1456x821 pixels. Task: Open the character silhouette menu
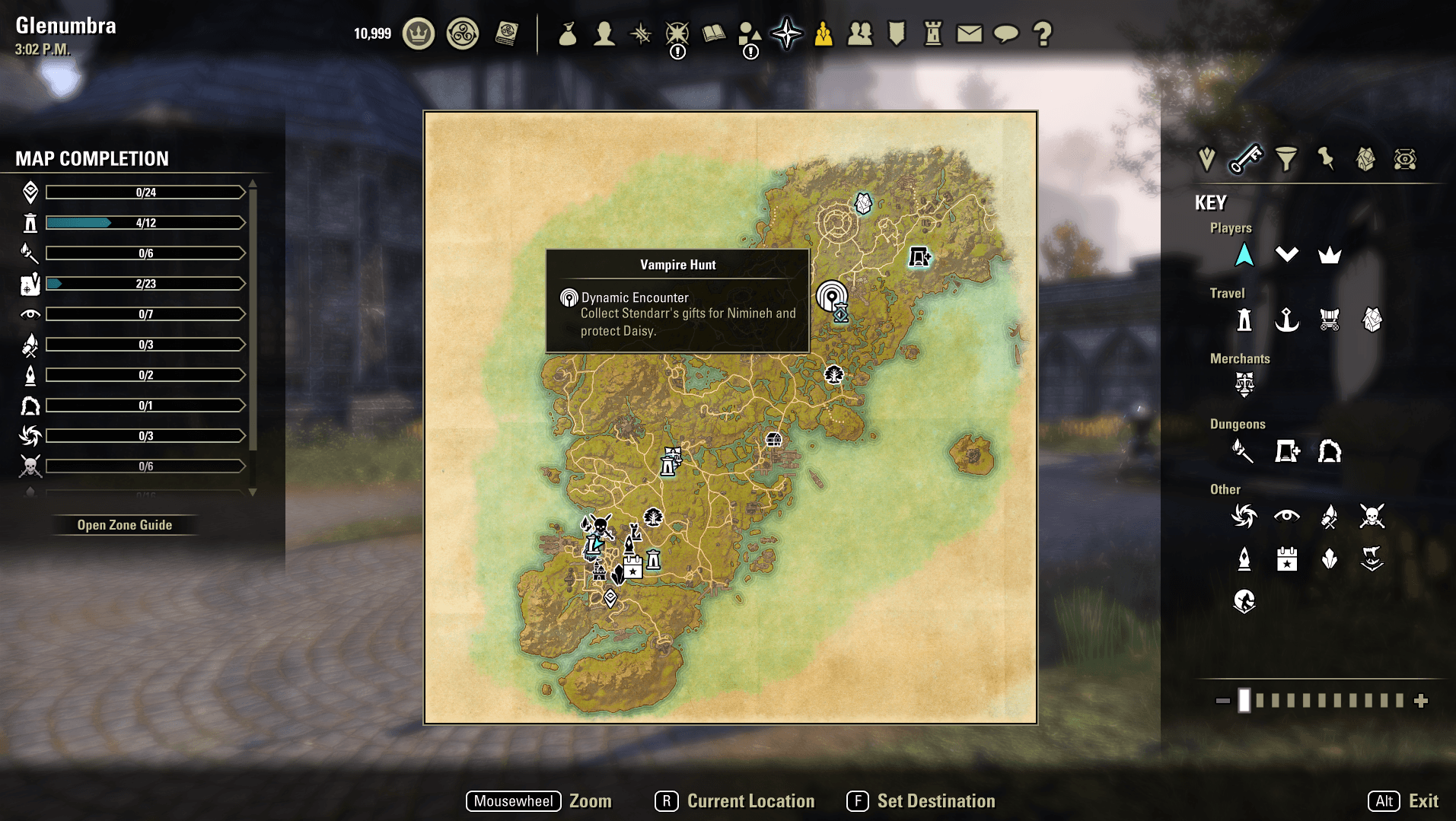(604, 33)
